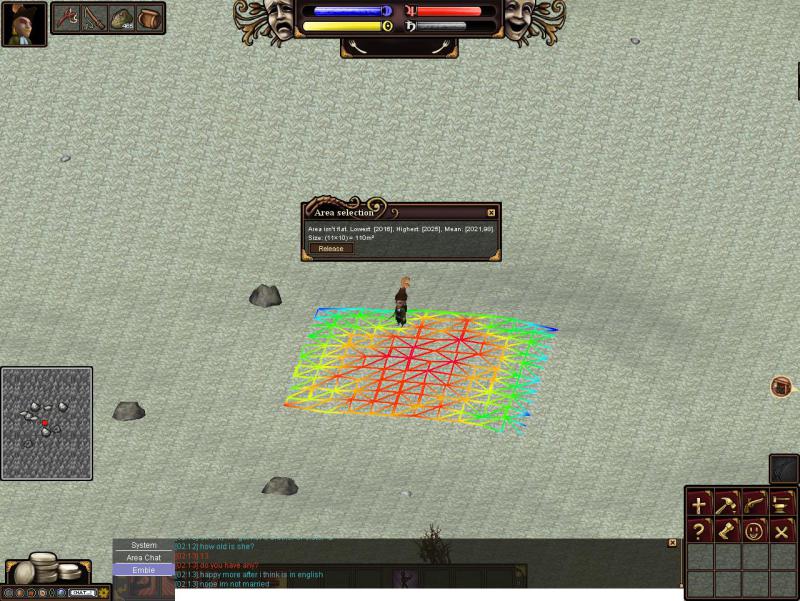
Task: Open the smiley face emote action
Action: [x=754, y=531]
